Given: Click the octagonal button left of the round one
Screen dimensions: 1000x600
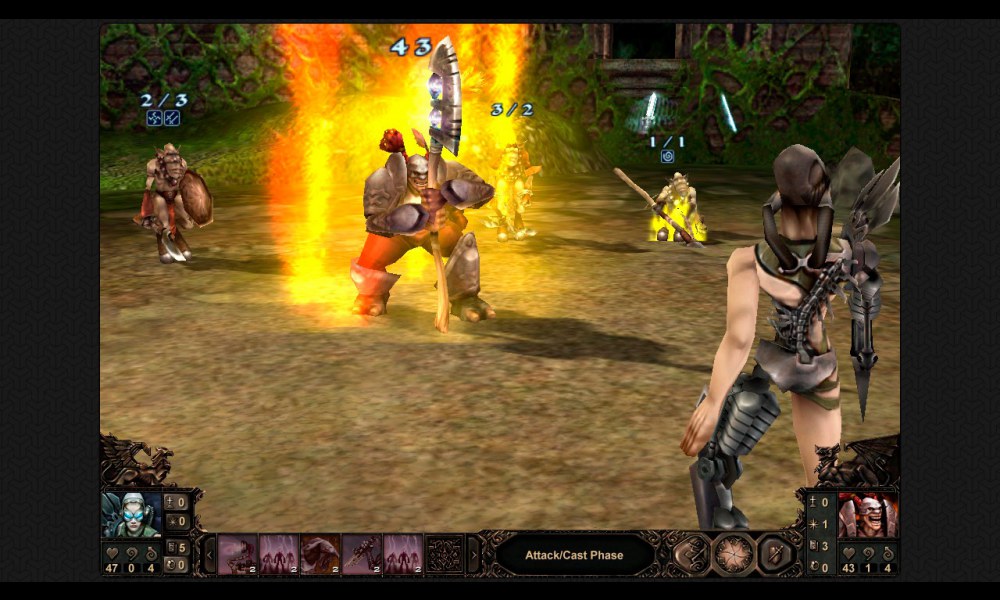Looking at the screenshot, I should (690, 554).
